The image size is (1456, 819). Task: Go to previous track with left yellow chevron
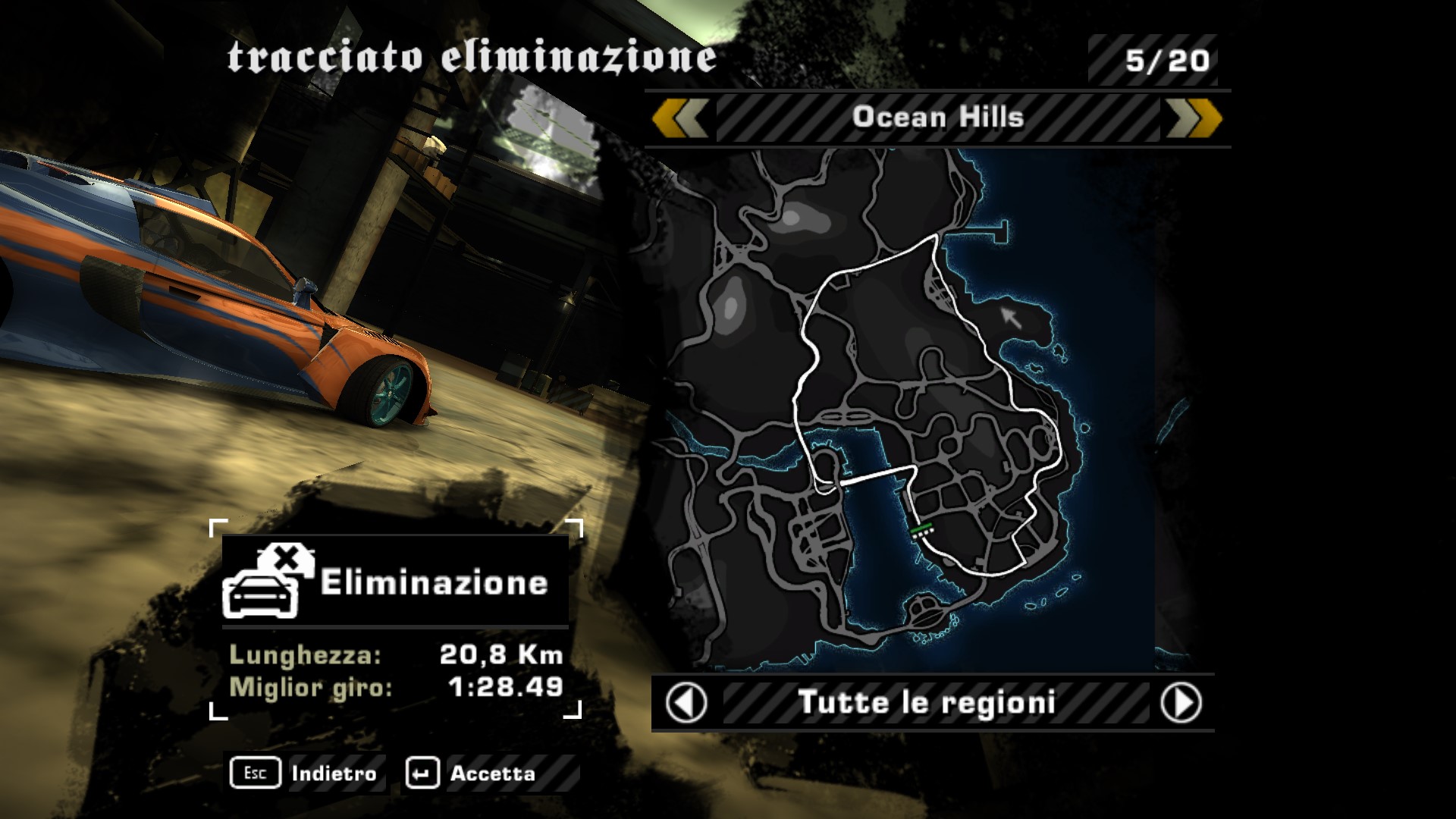click(x=680, y=118)
